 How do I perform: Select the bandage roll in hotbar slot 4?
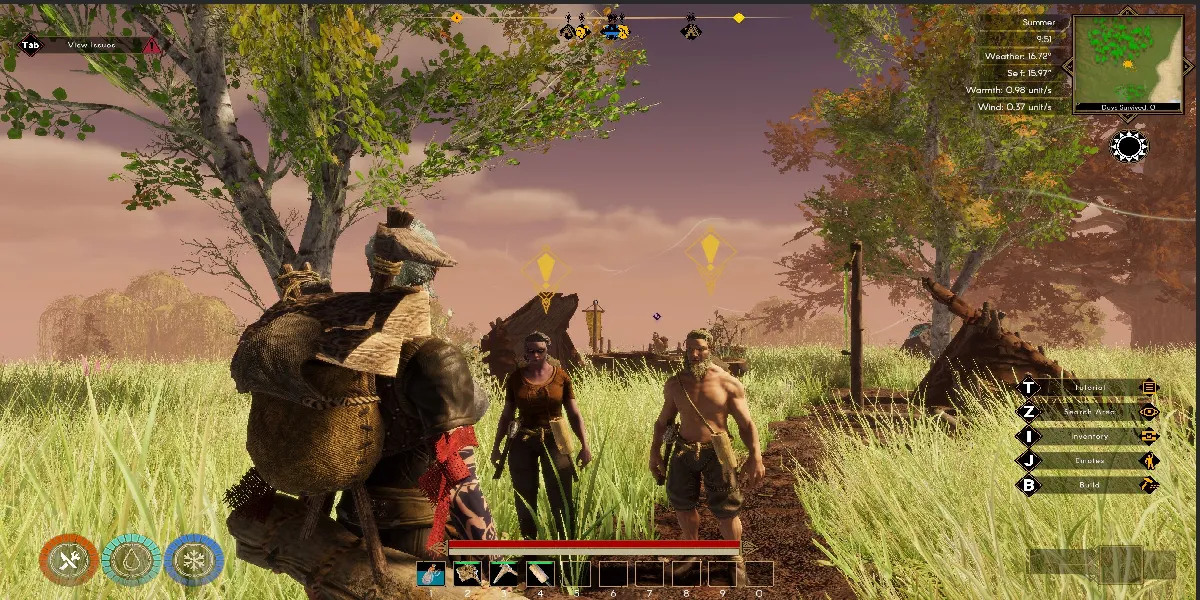[x=540, y=574]
